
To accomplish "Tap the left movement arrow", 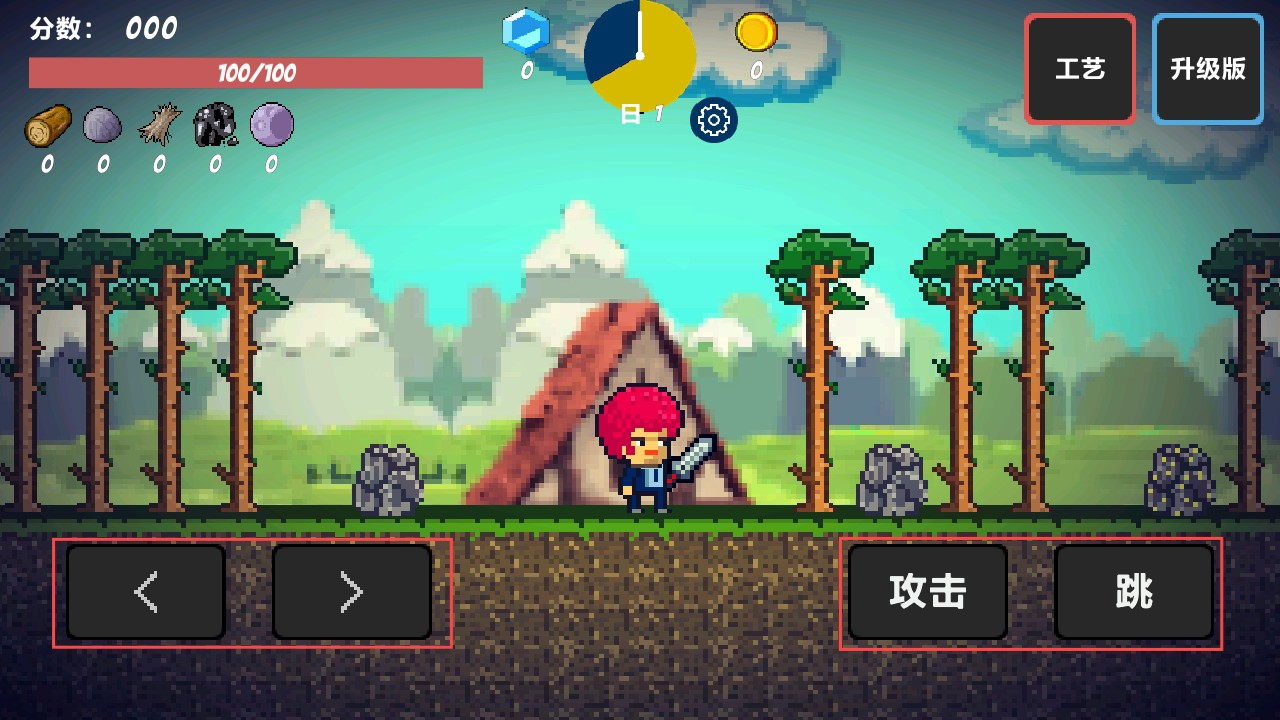I will [145, 591].
